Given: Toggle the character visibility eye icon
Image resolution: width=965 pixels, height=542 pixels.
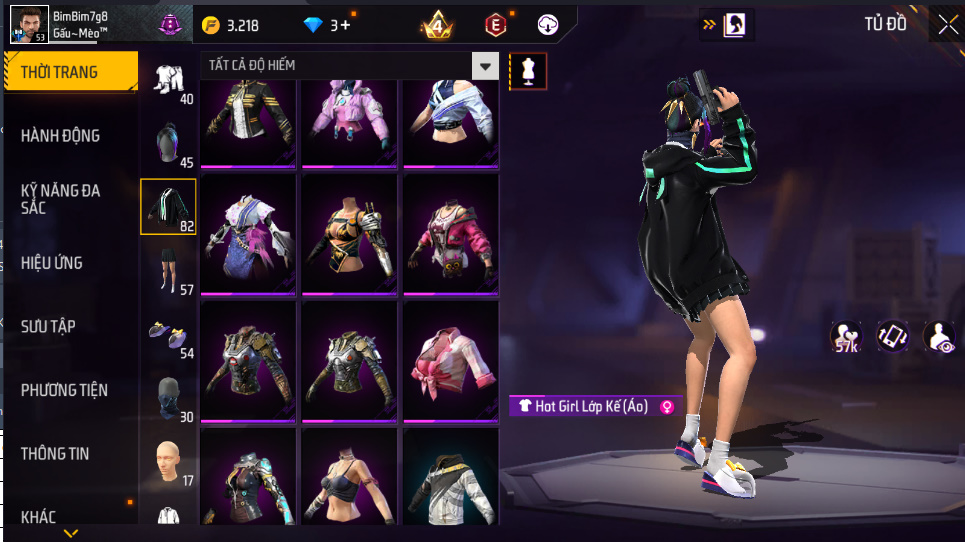Looking at the screenshot, I should (939, 337).
